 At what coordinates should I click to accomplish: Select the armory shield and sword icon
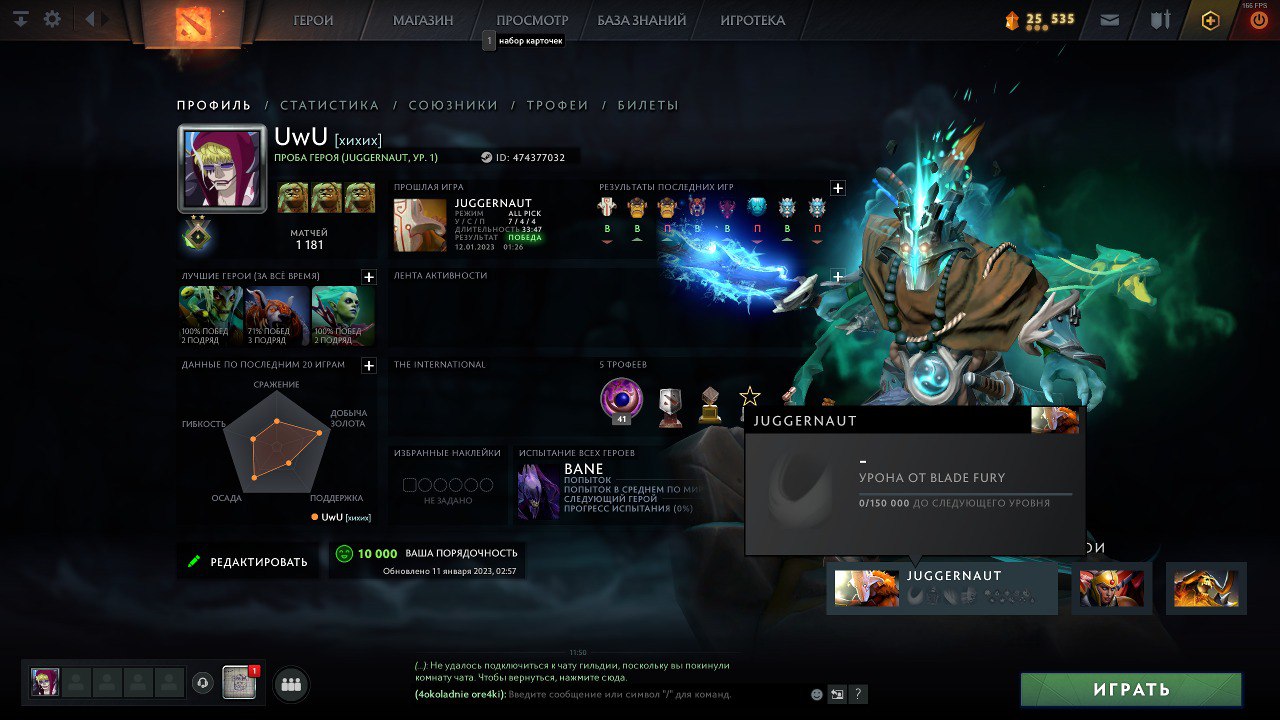pos(1159,19)
